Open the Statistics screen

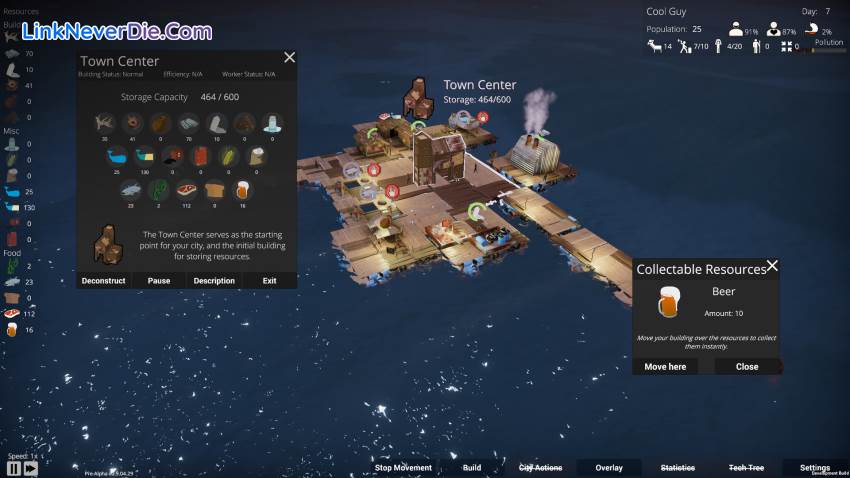[x=678, y=467]
